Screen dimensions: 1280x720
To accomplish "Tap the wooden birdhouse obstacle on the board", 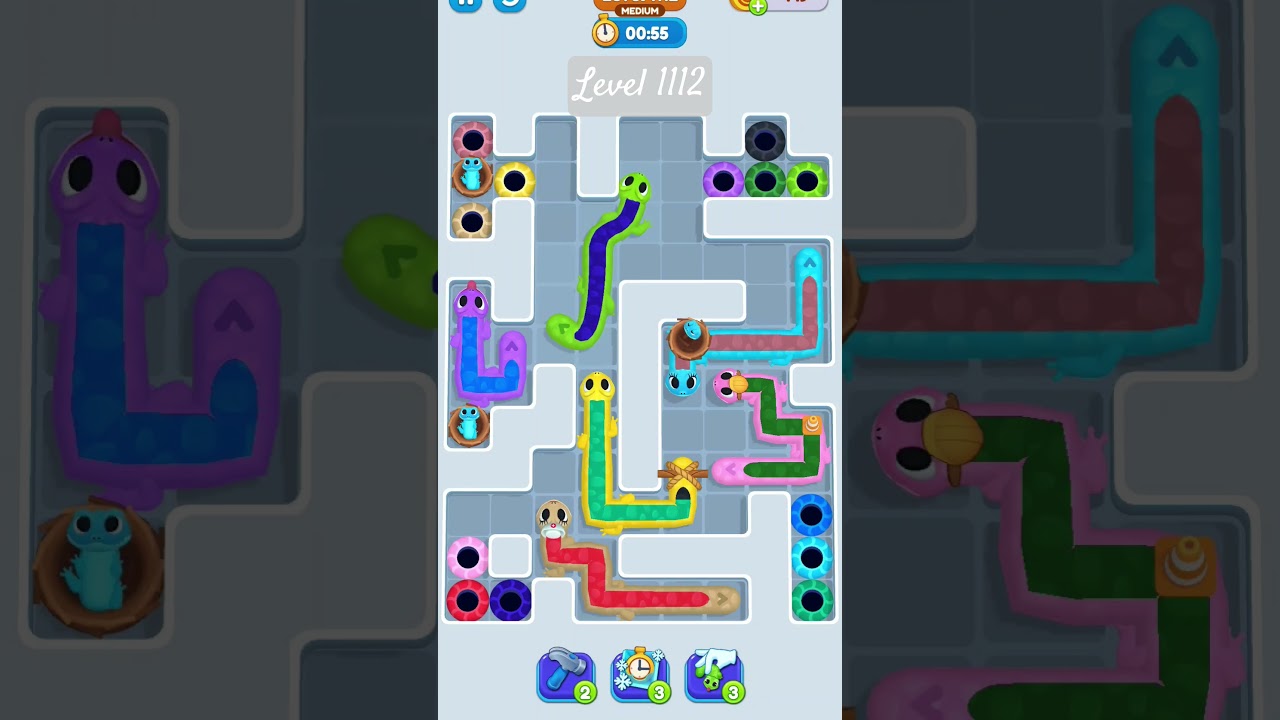I will (x=685, y=477).
